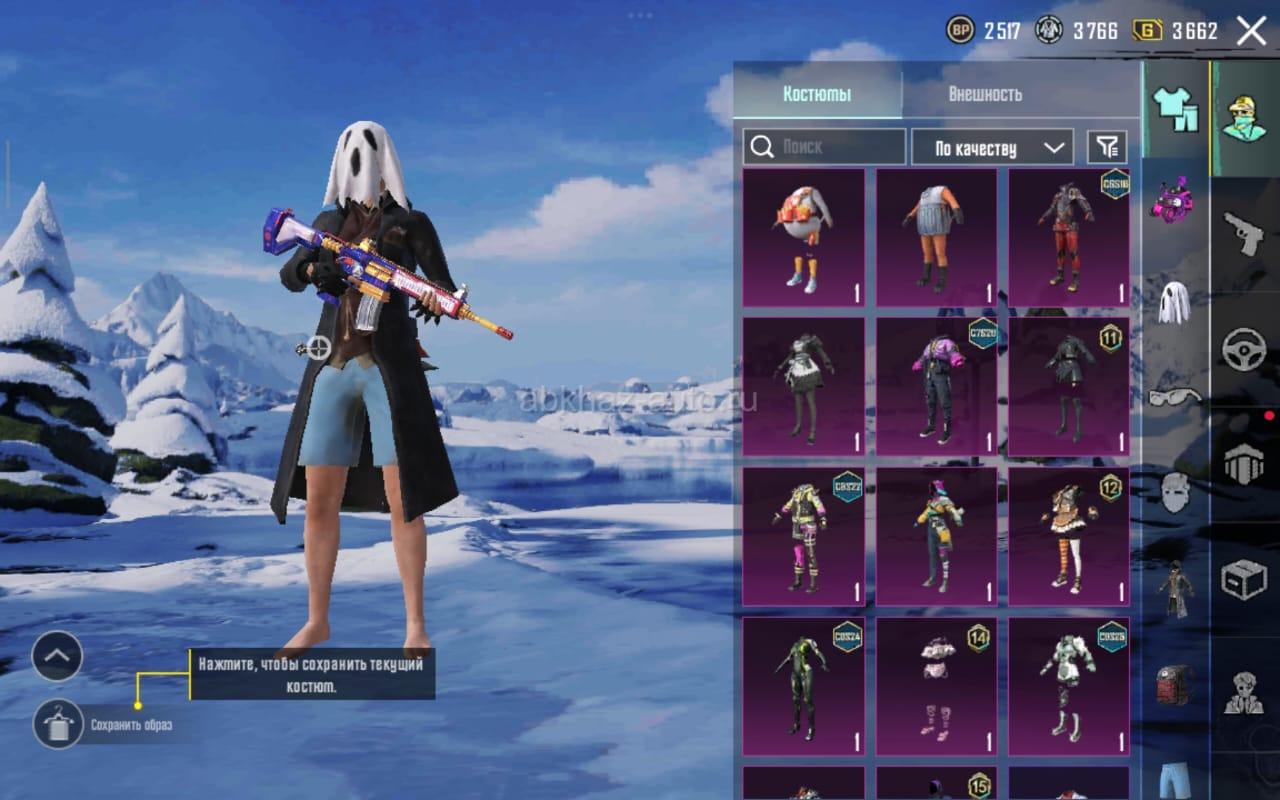
Task: Open the box crate category
Action: click(x=1244, y=579)
